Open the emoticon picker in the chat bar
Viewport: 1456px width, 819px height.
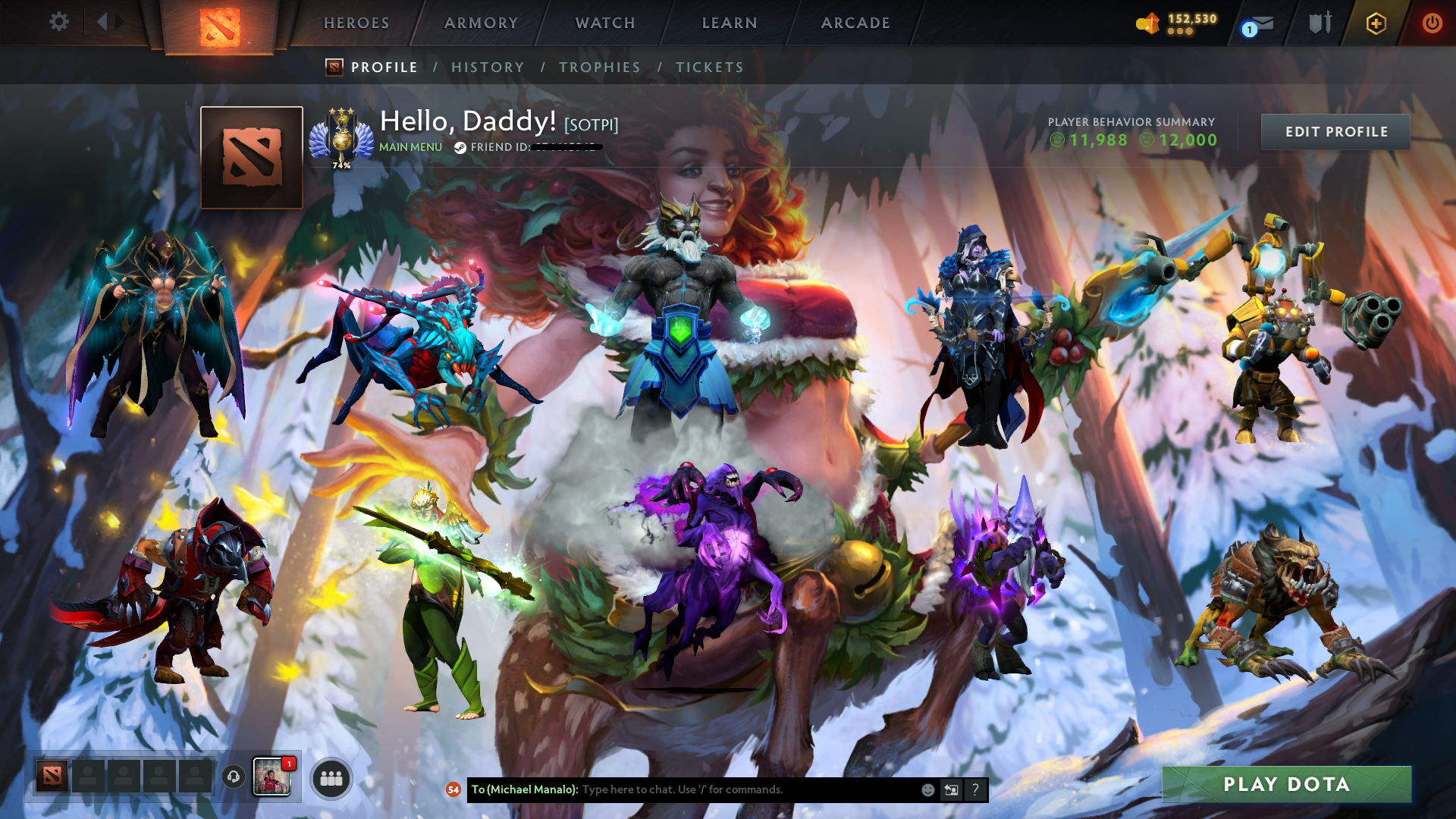point(927,789)
